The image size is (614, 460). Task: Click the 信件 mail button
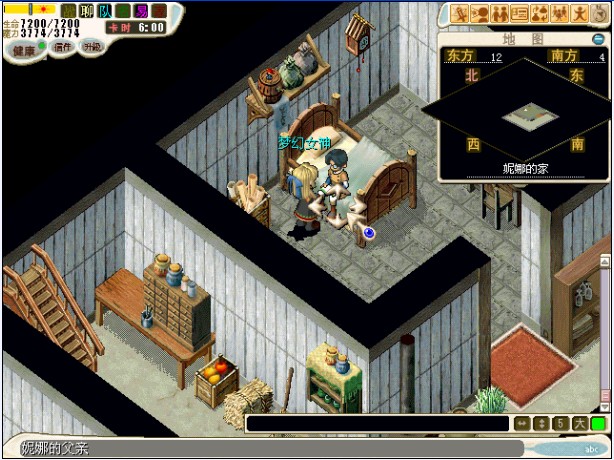pyautogui.click(x=63, y=47)
